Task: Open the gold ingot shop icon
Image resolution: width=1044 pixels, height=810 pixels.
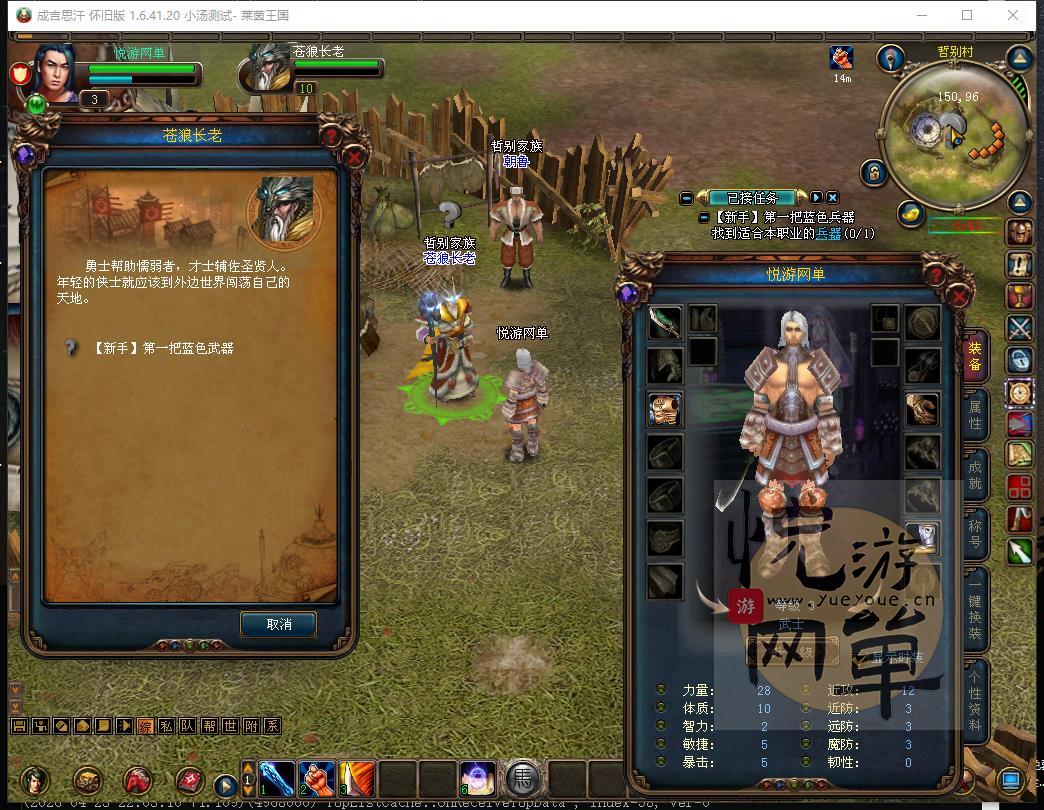Action: point(909,213)
